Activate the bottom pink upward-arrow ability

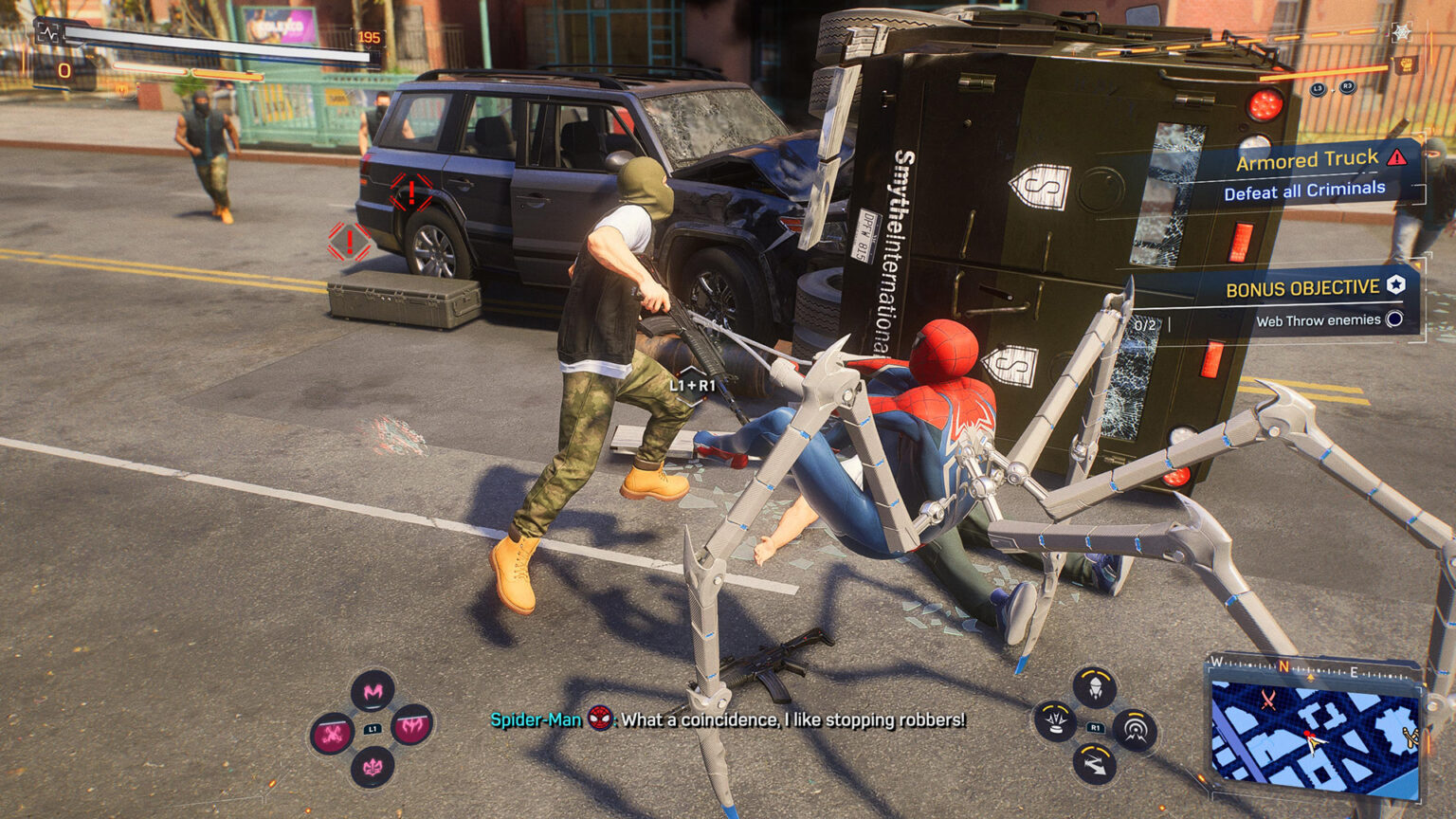point(373,766)
